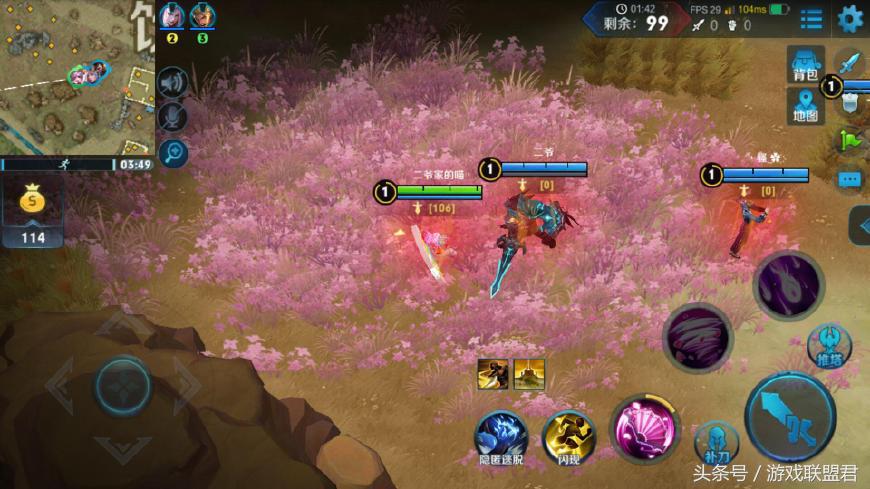This screenshot has width=870, height=489.
Task: Tap the magnifier zoom button
Action: click(173, 152)
